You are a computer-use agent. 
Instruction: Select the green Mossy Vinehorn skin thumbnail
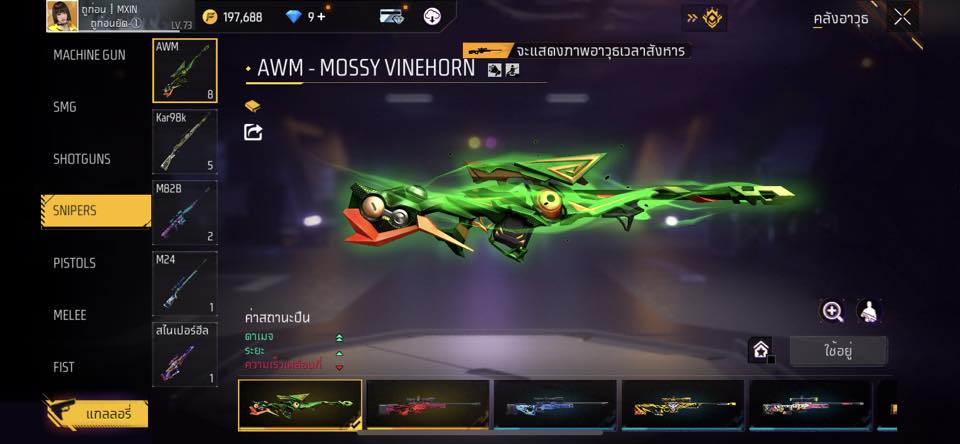300,405
